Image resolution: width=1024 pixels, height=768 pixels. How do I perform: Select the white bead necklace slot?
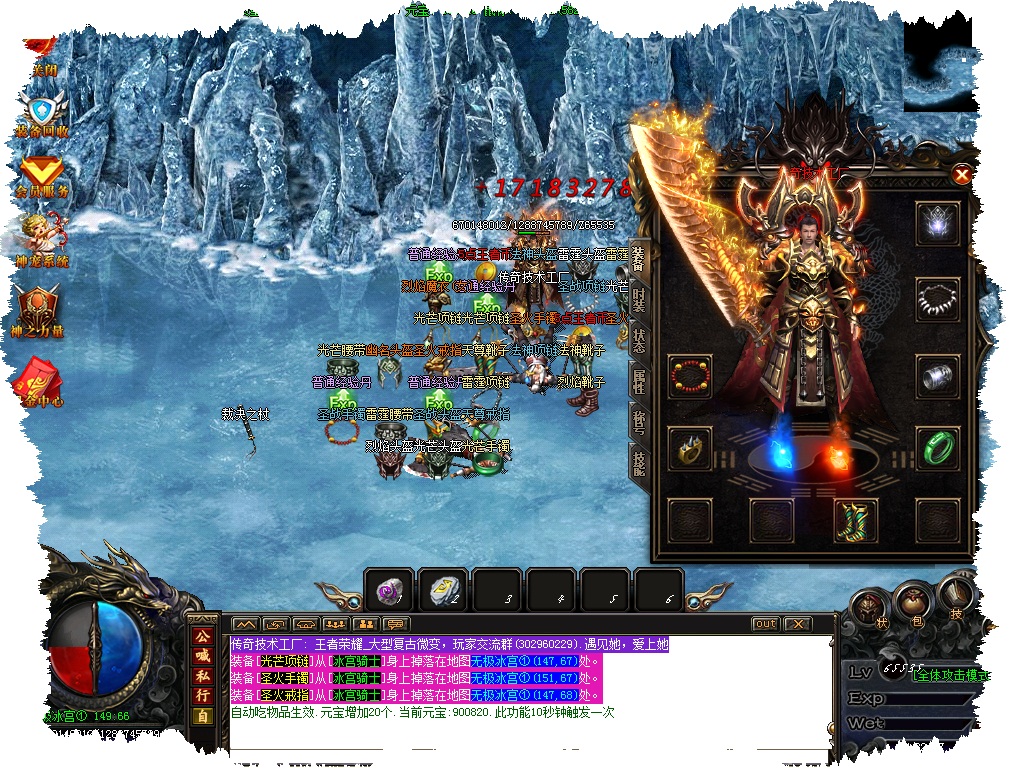936,297
